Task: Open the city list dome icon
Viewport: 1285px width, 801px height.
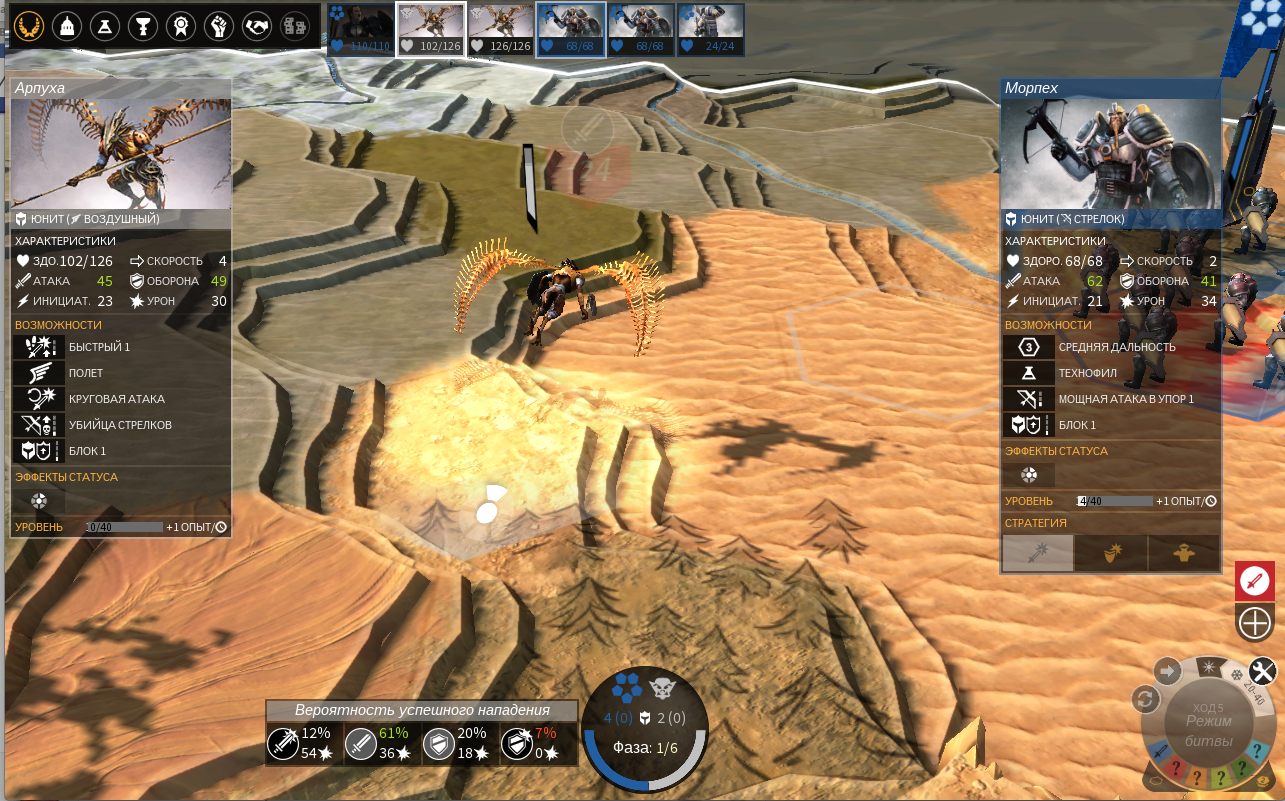Action: pos(66,25)
